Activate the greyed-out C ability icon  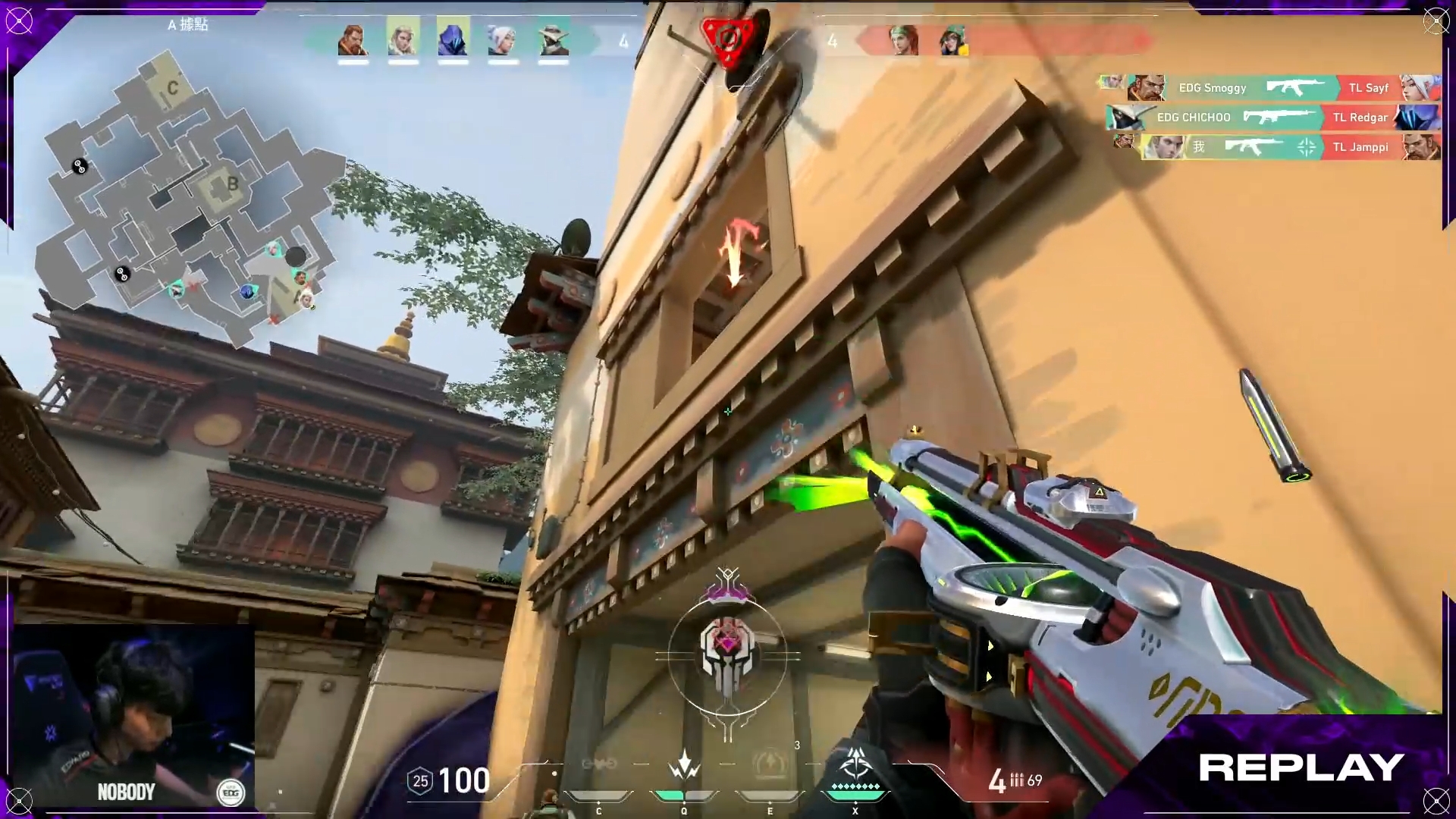tap(598, 766)
